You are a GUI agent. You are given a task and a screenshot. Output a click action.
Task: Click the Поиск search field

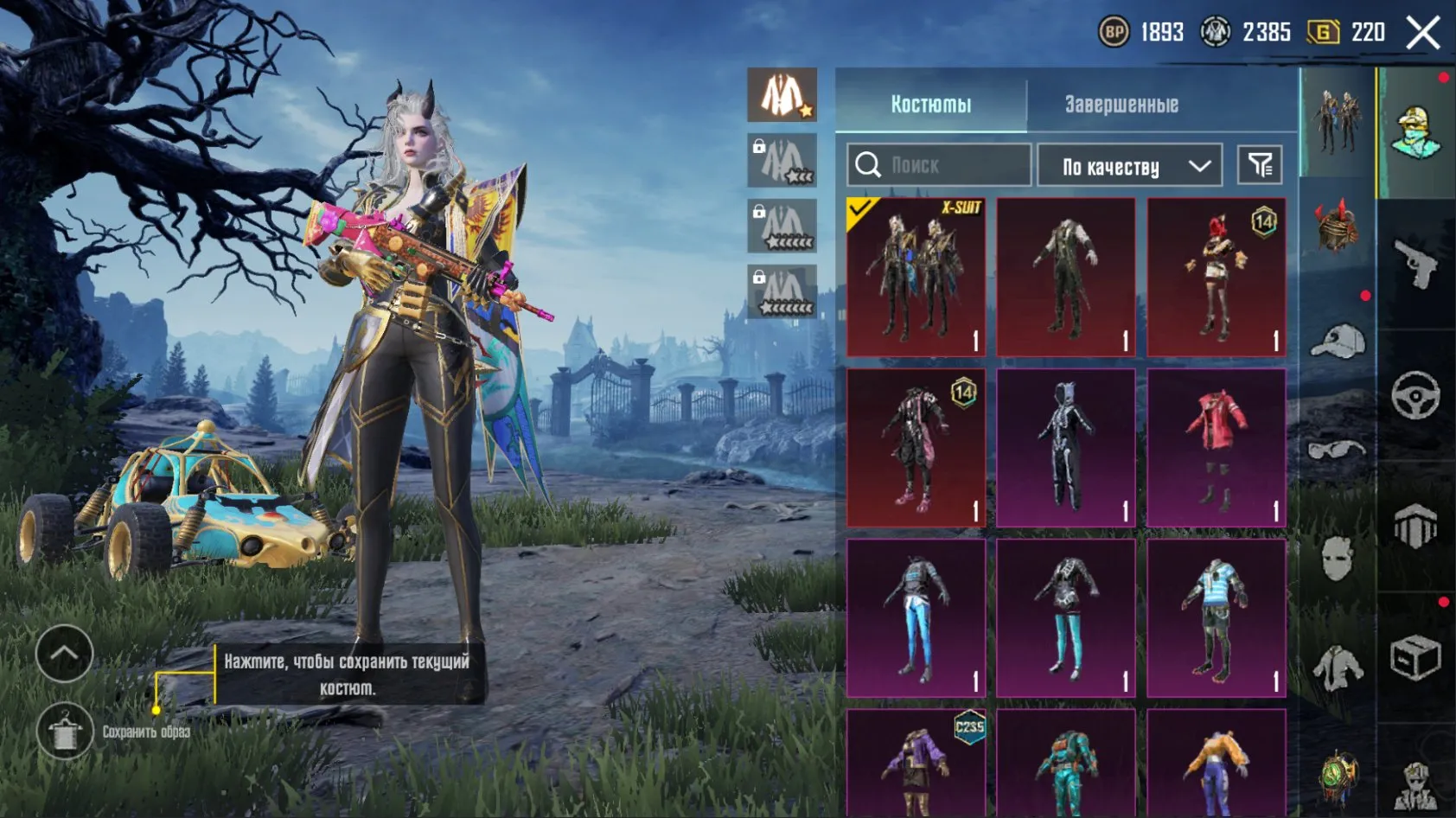tap(938, 165)
